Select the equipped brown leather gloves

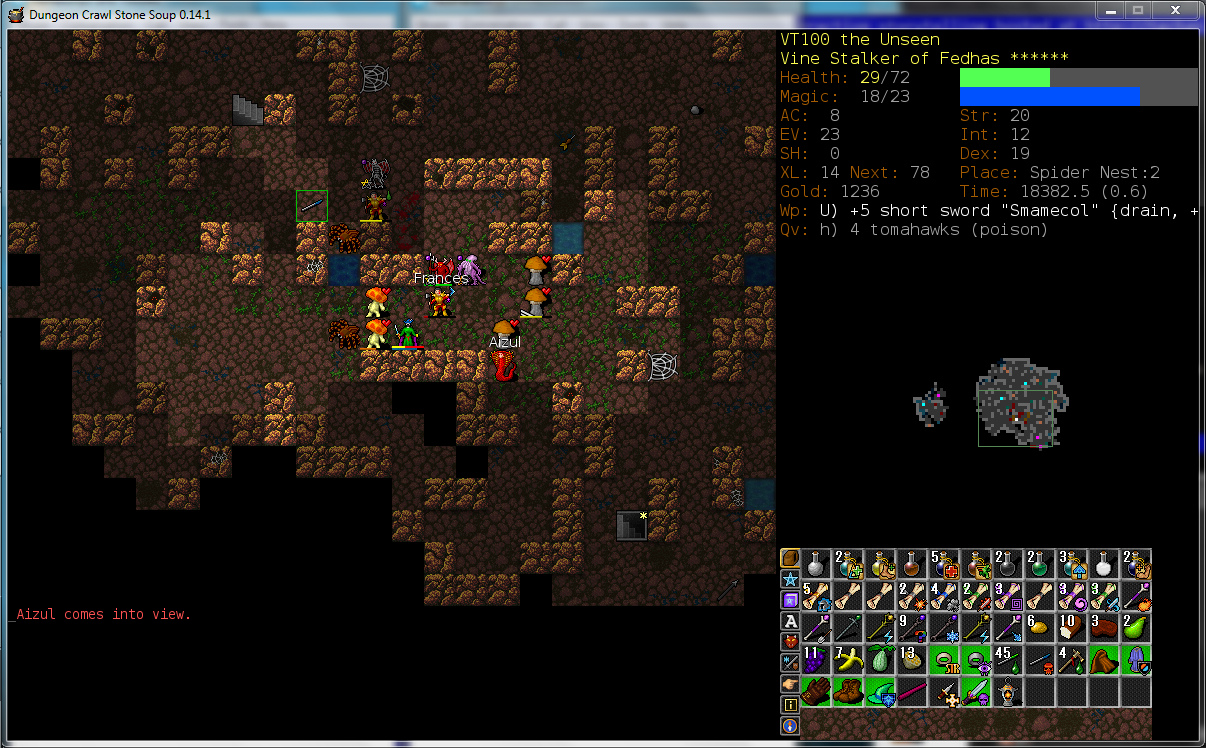click(815, 691)
